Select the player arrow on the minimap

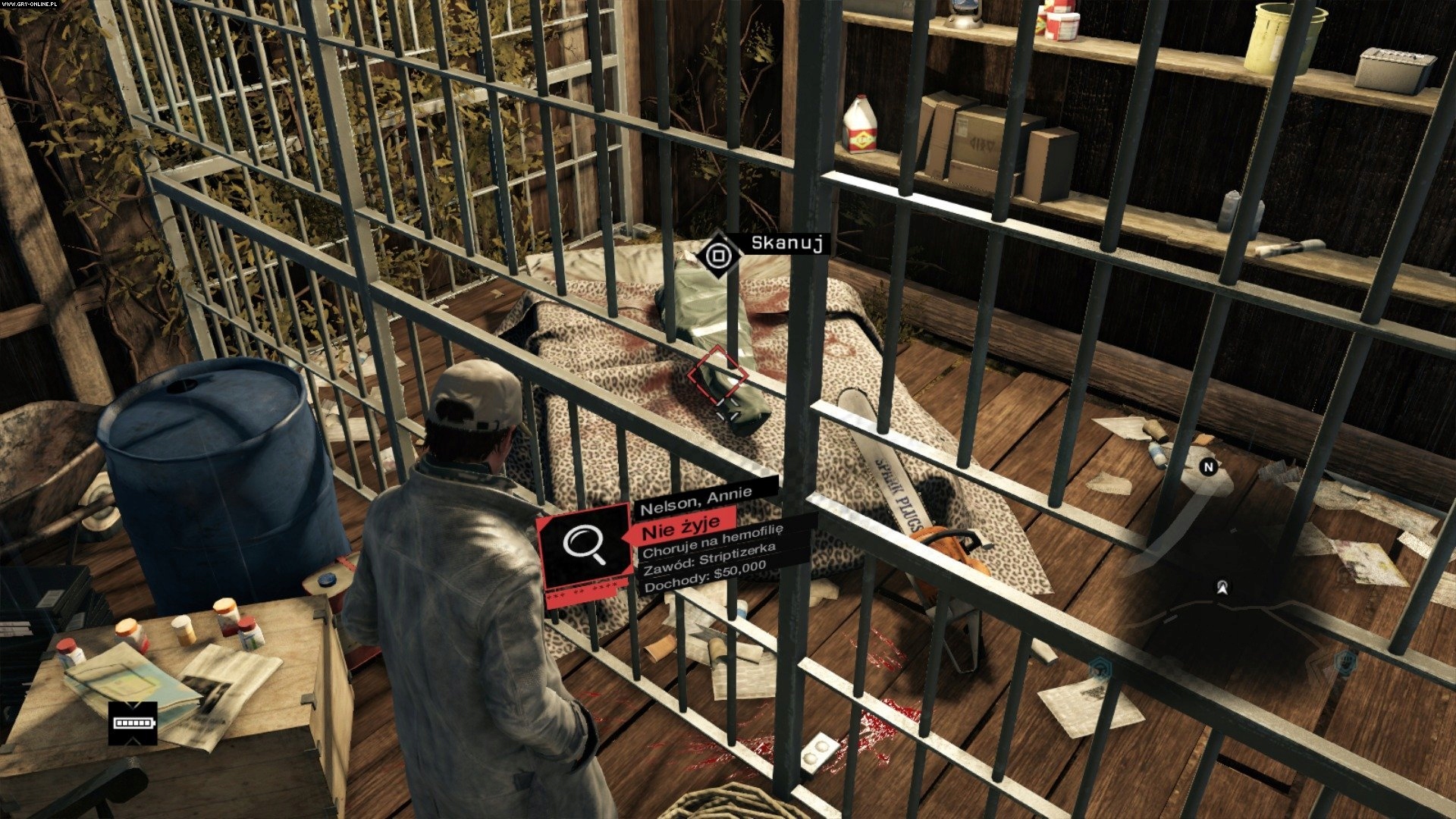(1222, 587)
